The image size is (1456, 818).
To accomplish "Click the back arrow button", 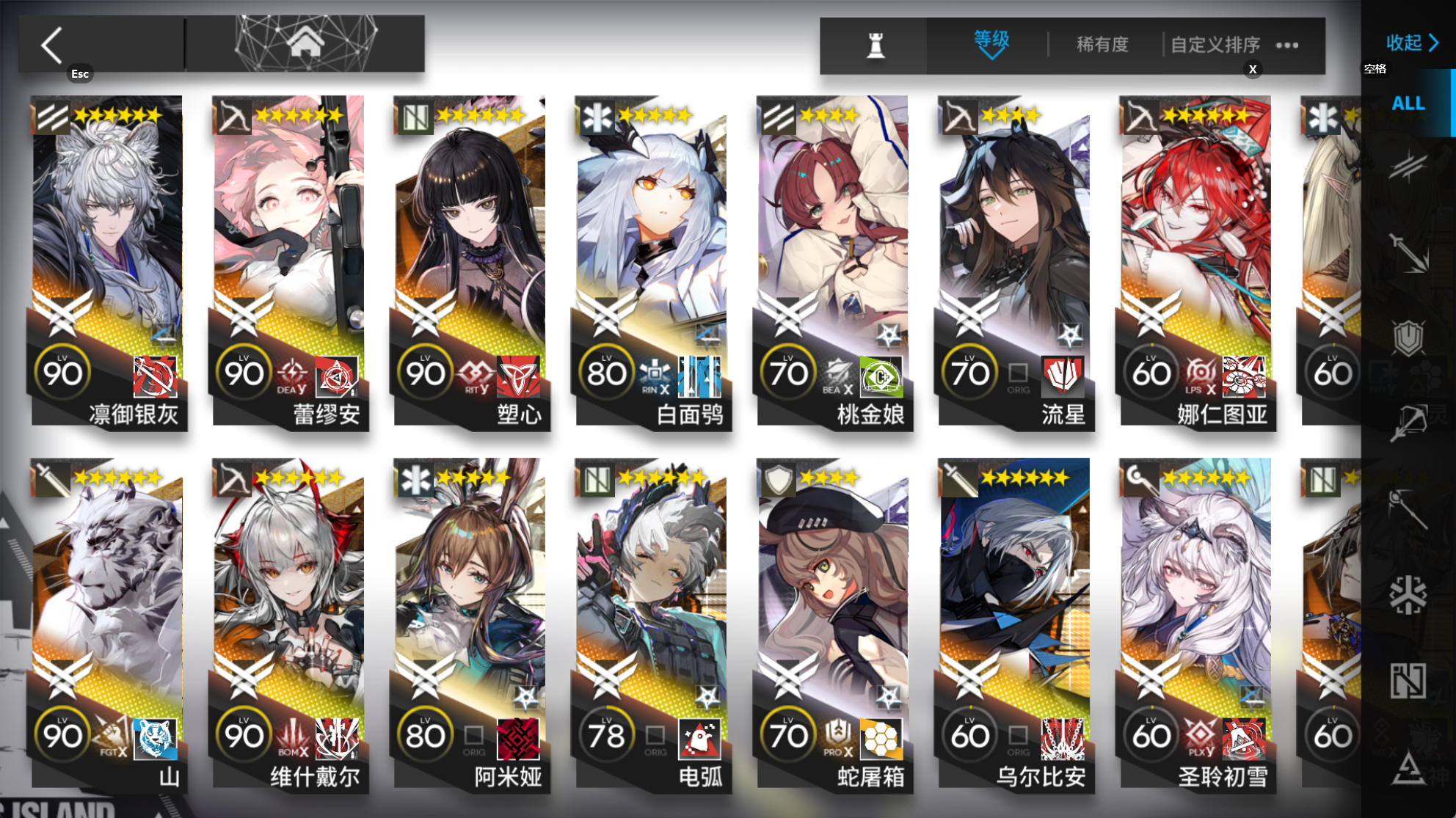I will click(x=51, y=44).
